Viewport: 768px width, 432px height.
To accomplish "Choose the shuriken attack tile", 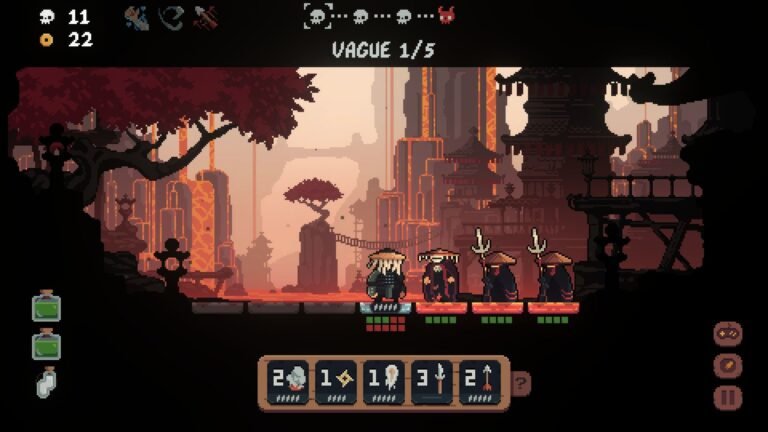I will pyautogui.click(x=336, y=381).
